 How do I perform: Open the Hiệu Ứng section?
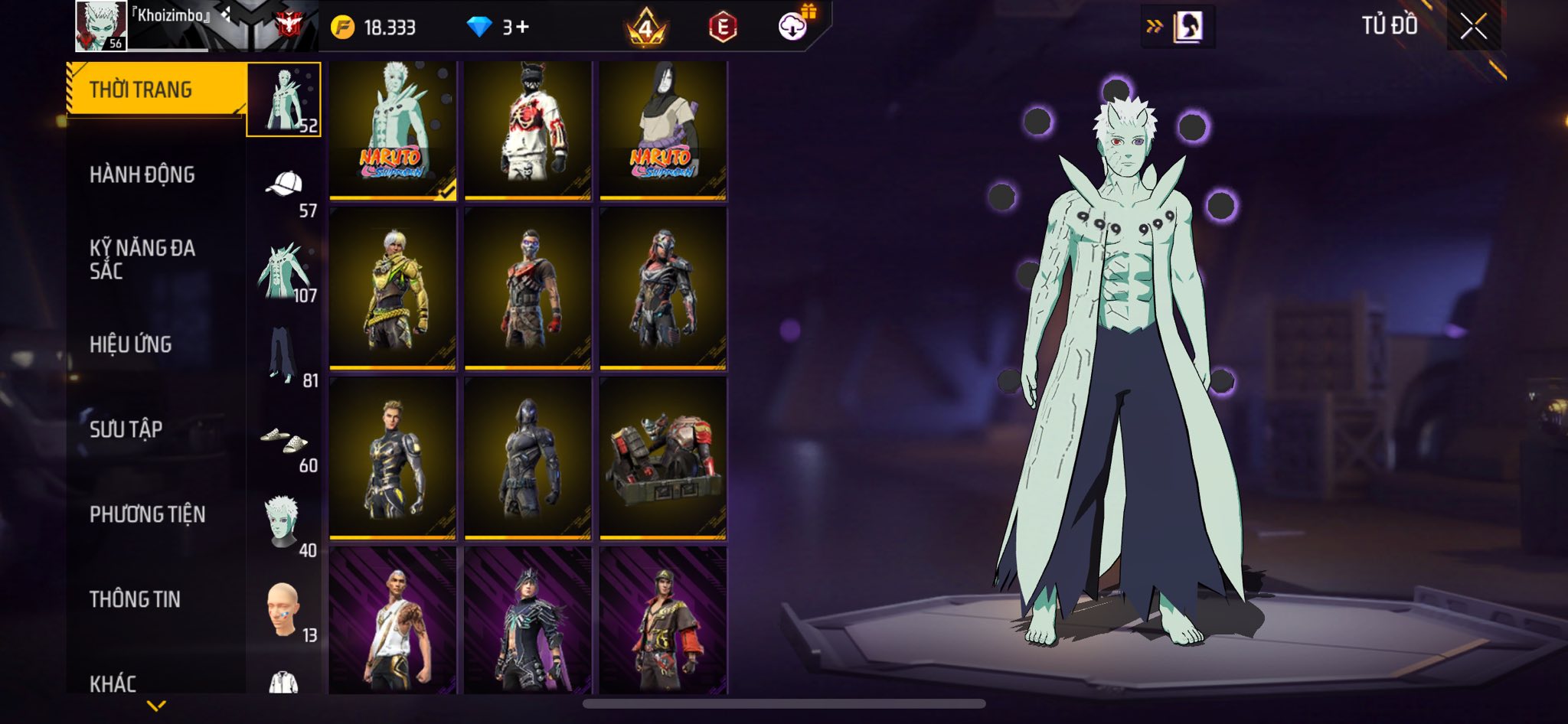[x=131, y=344]
